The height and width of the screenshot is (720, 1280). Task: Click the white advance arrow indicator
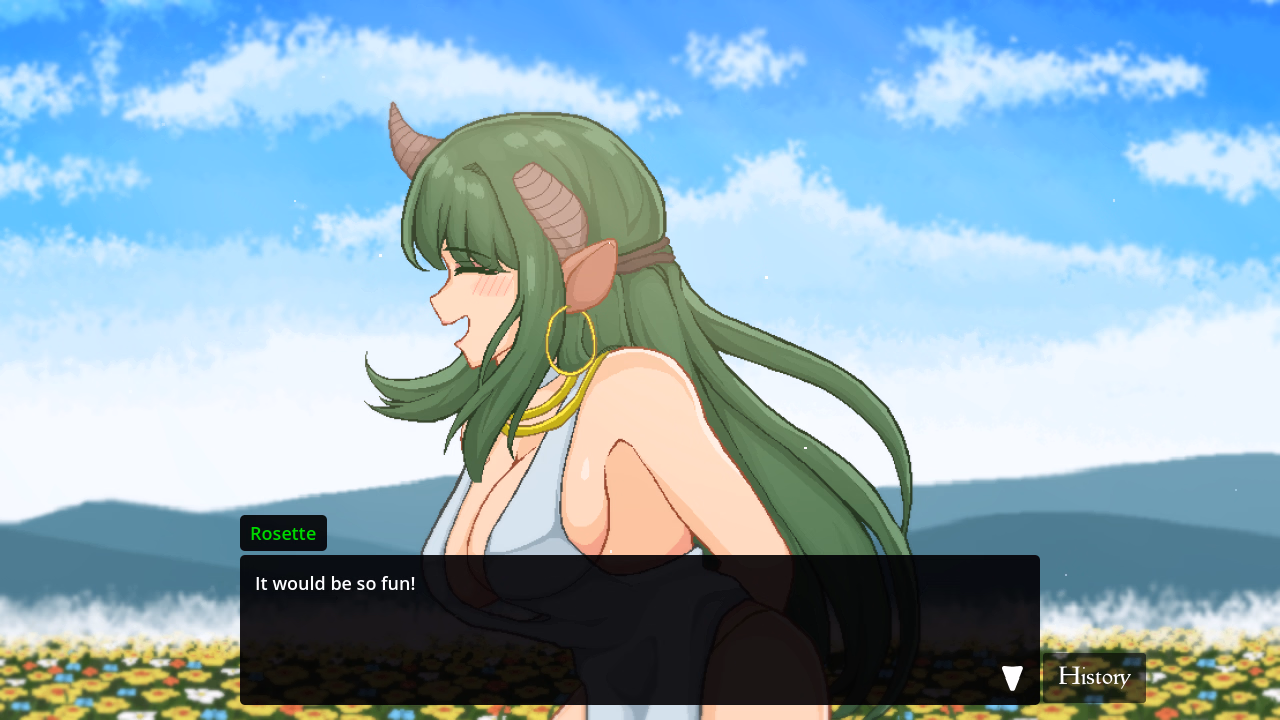(1011, 677)
